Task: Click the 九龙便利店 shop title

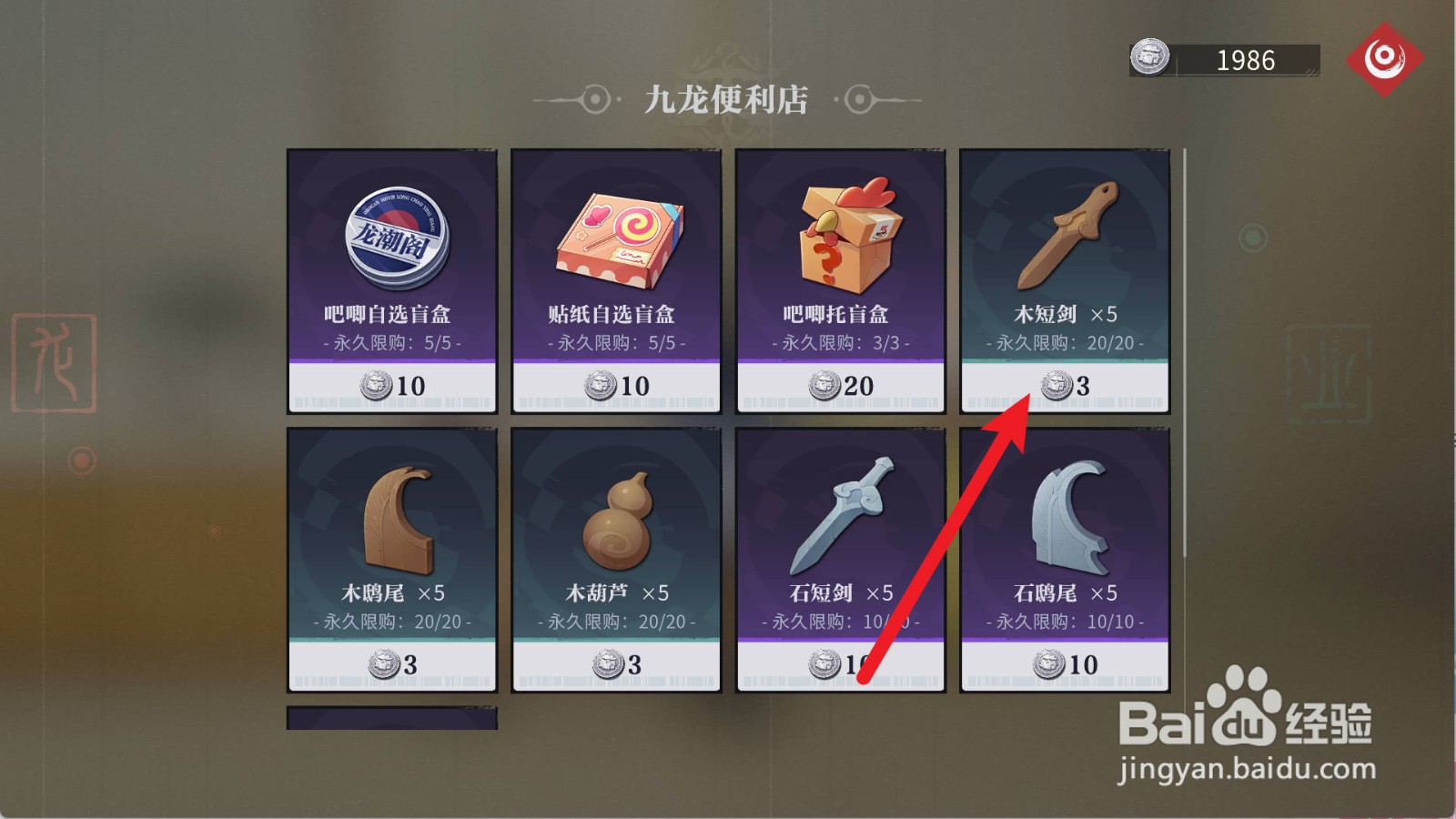Action: [x=728, y=100]
